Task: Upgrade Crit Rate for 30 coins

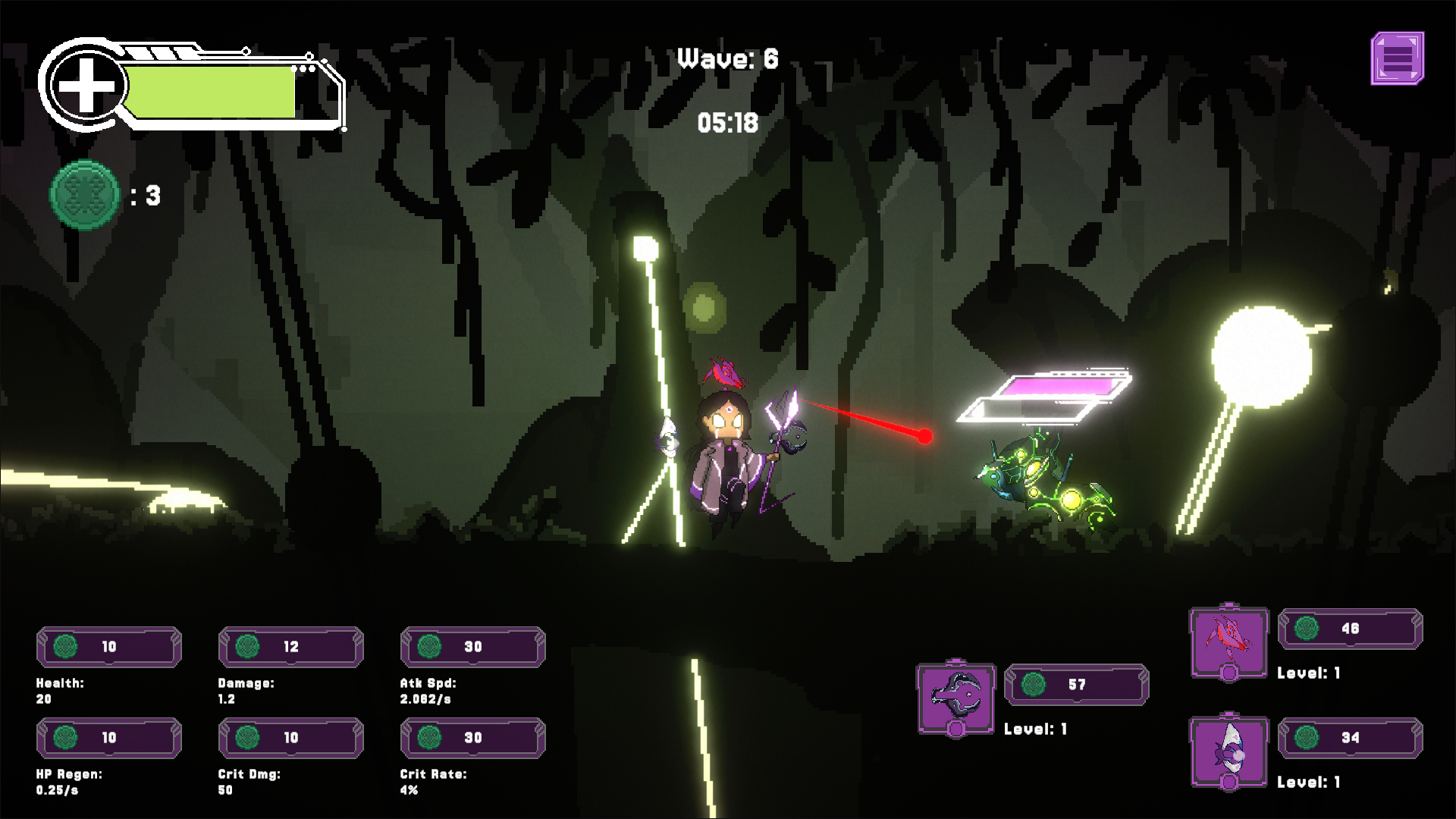Action: pos(473,738)
